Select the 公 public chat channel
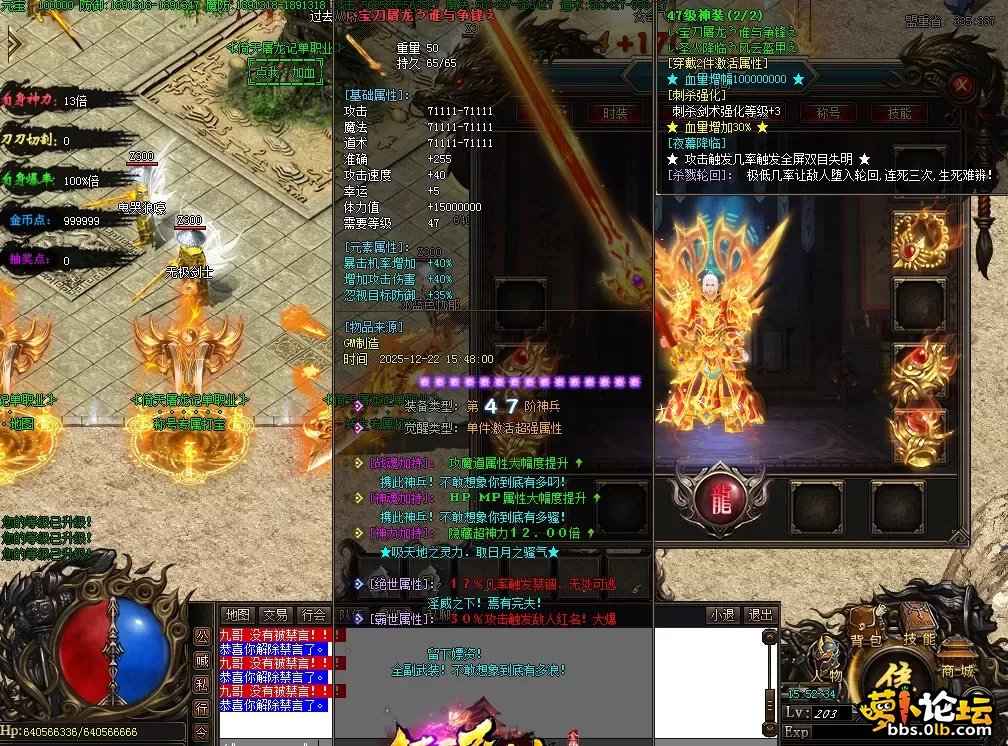Viewport: 1008px width, 746px height. 202,636
